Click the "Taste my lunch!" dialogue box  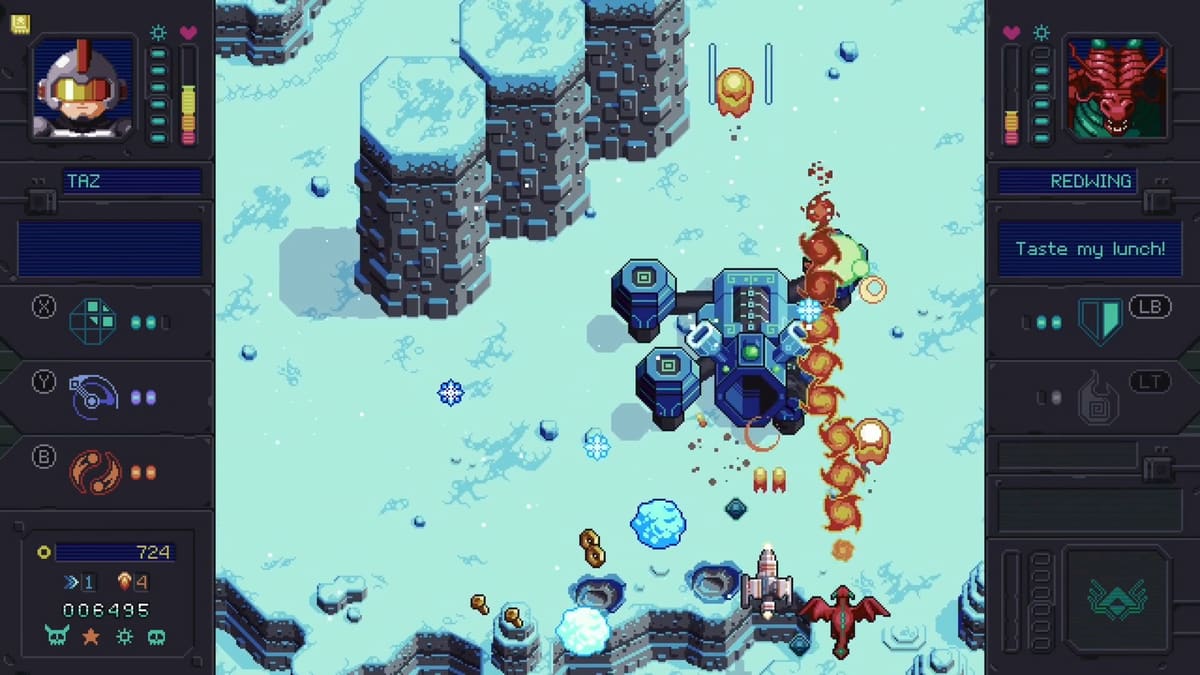(x=1090, y=249)
